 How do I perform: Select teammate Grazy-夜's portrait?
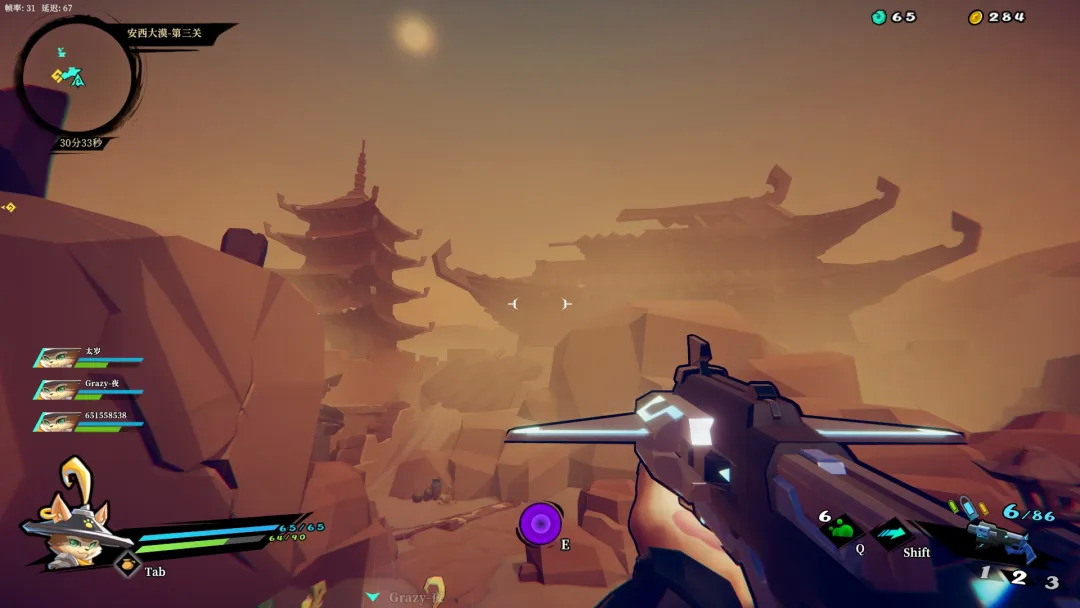point(55,390)
